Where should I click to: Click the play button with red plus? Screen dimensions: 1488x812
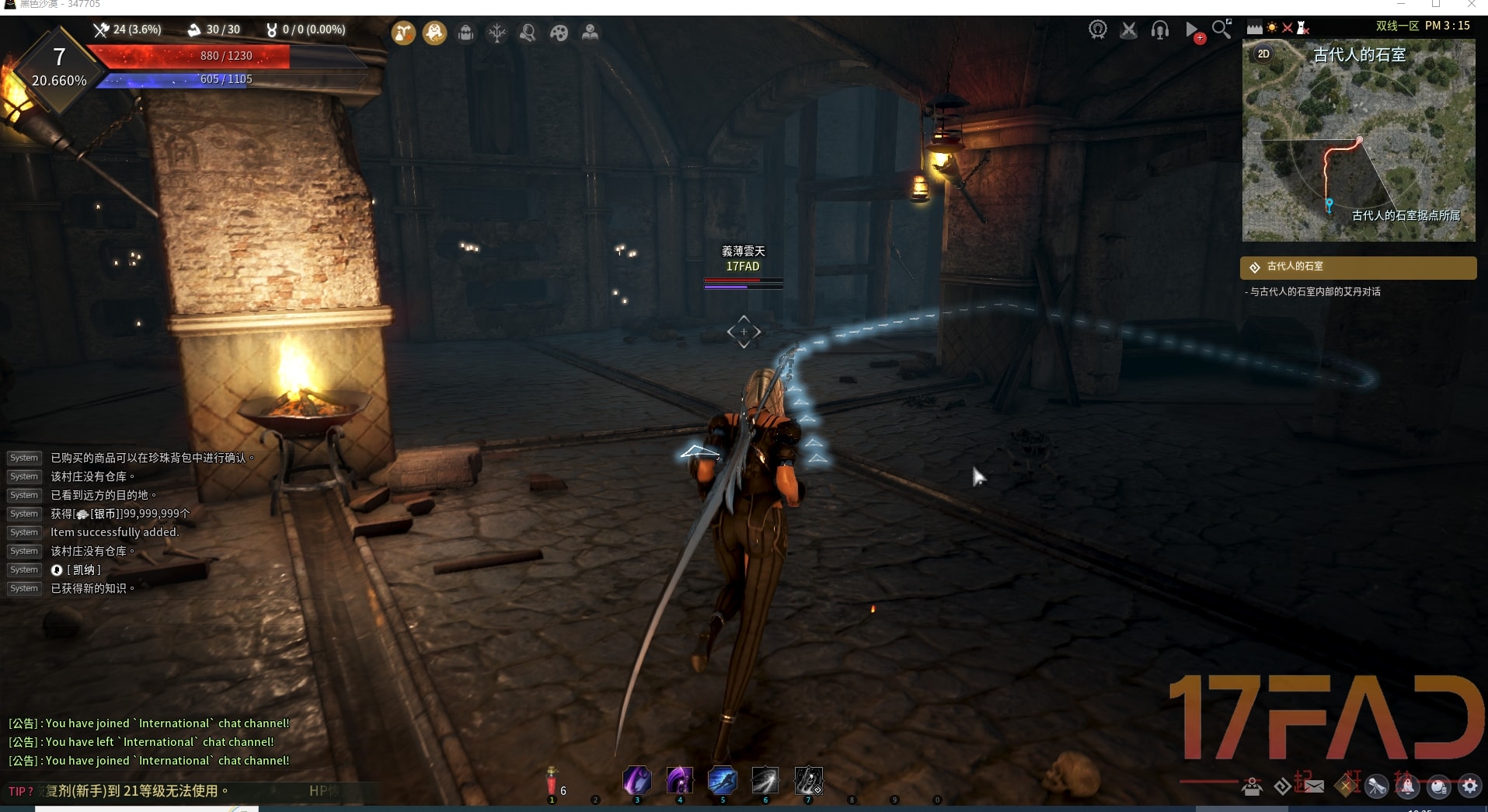coord(1193,31)
